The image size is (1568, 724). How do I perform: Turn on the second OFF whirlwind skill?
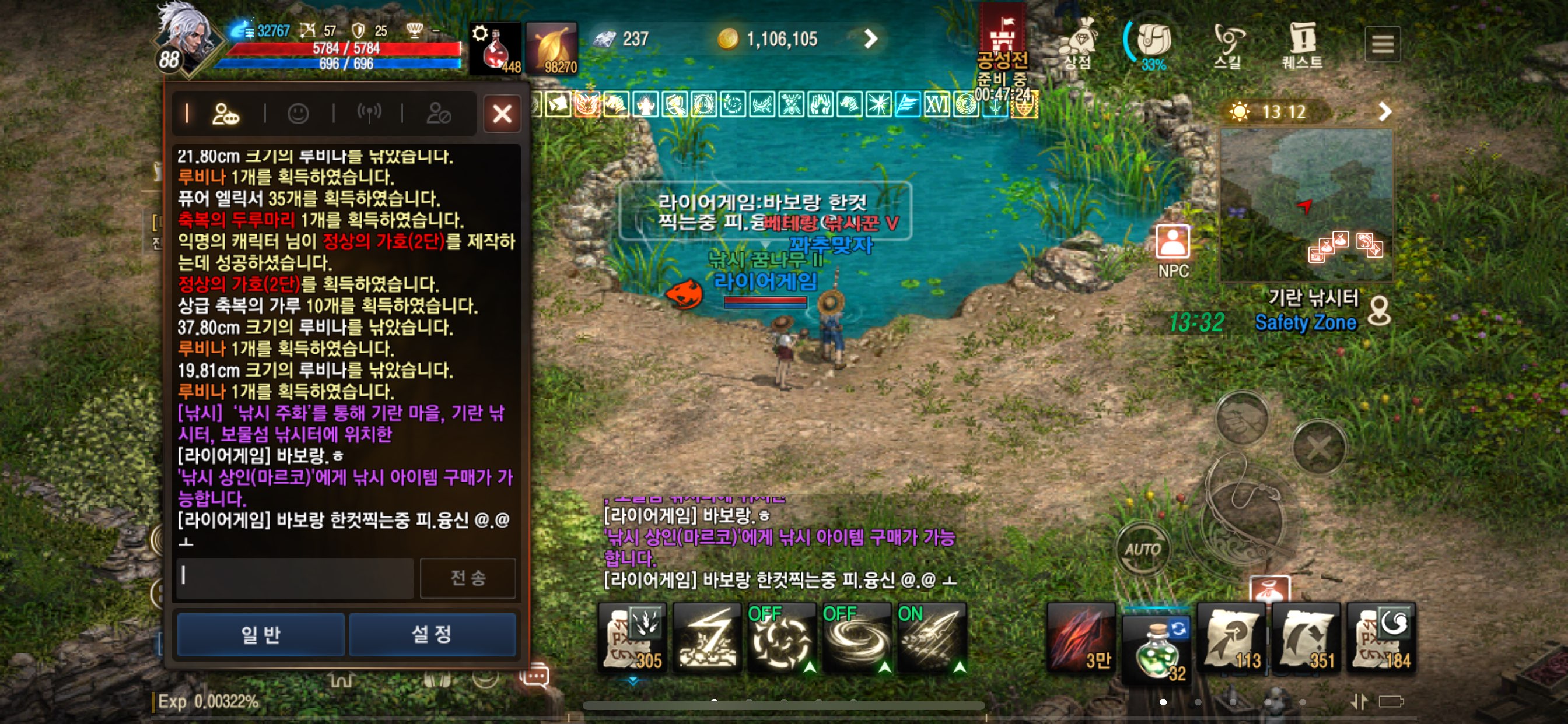click(857, 638)
